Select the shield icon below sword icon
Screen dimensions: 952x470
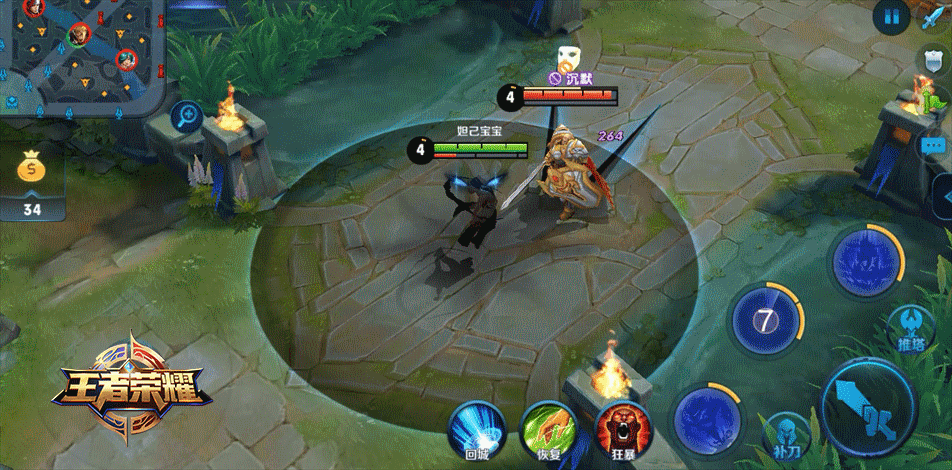click(933, 60)
